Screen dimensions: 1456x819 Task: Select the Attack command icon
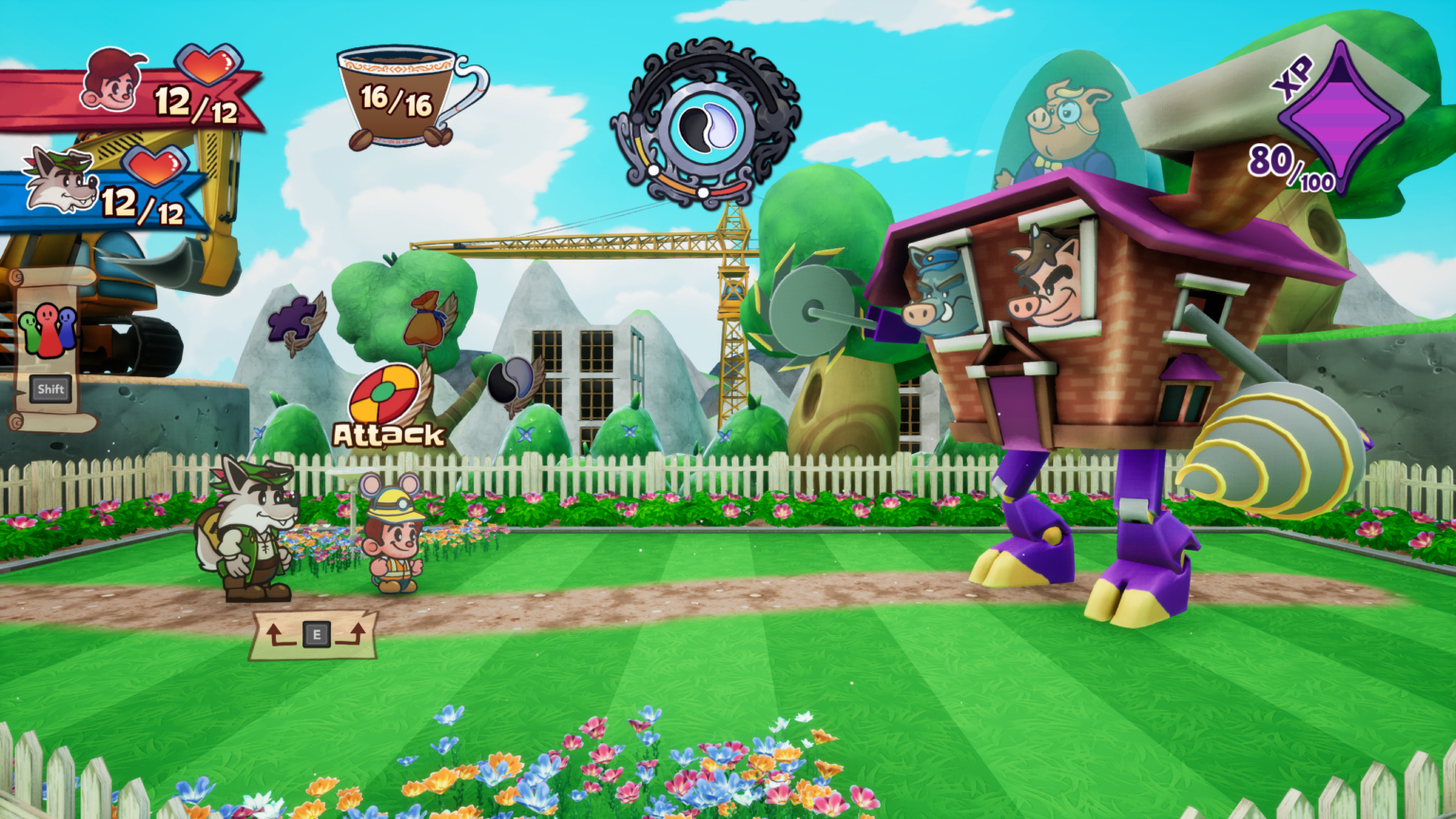[x=385, y=396]
